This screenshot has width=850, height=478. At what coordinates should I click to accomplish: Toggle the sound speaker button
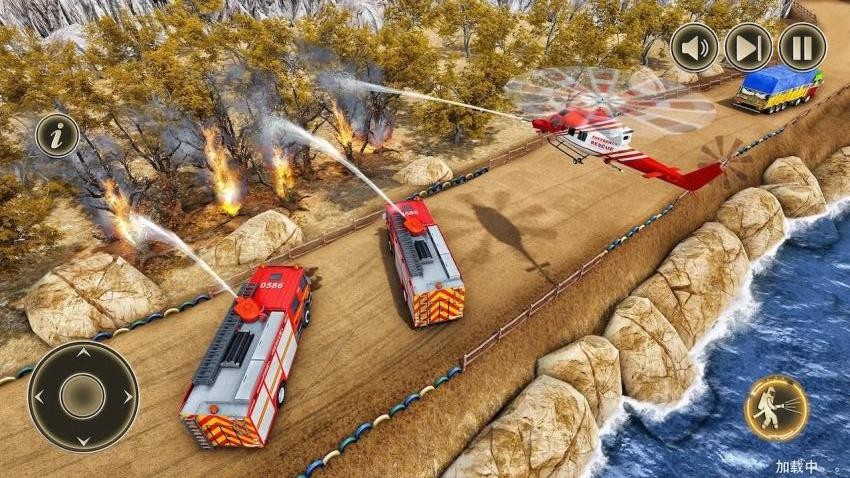pyautogui.click(x=694, y=47)
